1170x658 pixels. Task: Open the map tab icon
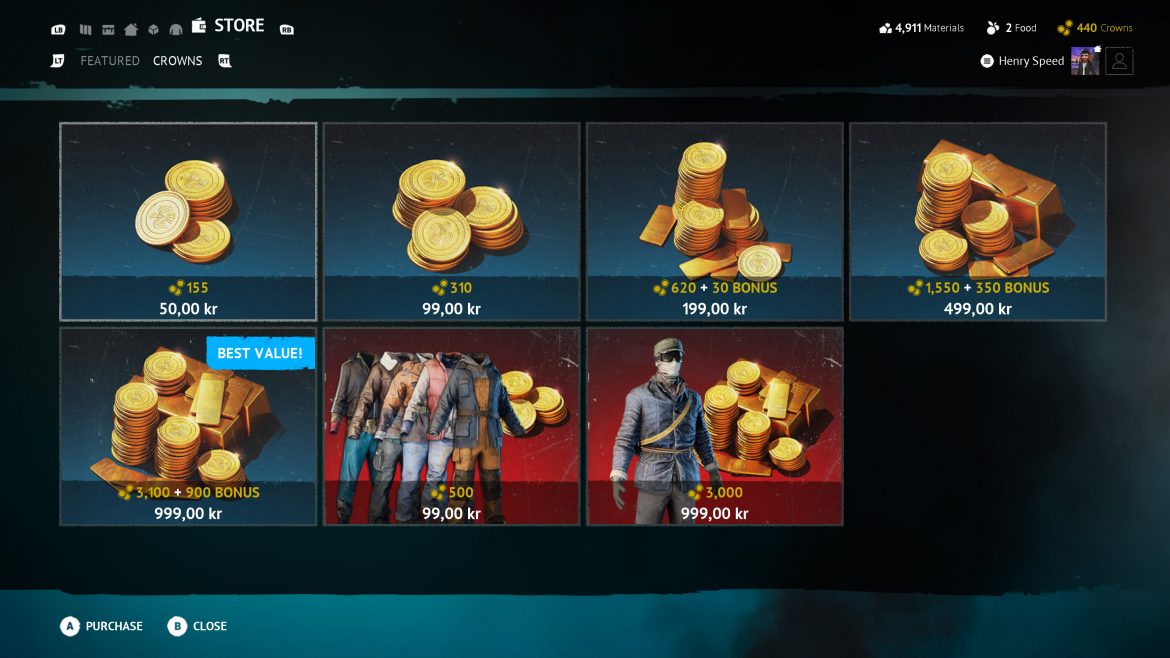click(86, 29)
